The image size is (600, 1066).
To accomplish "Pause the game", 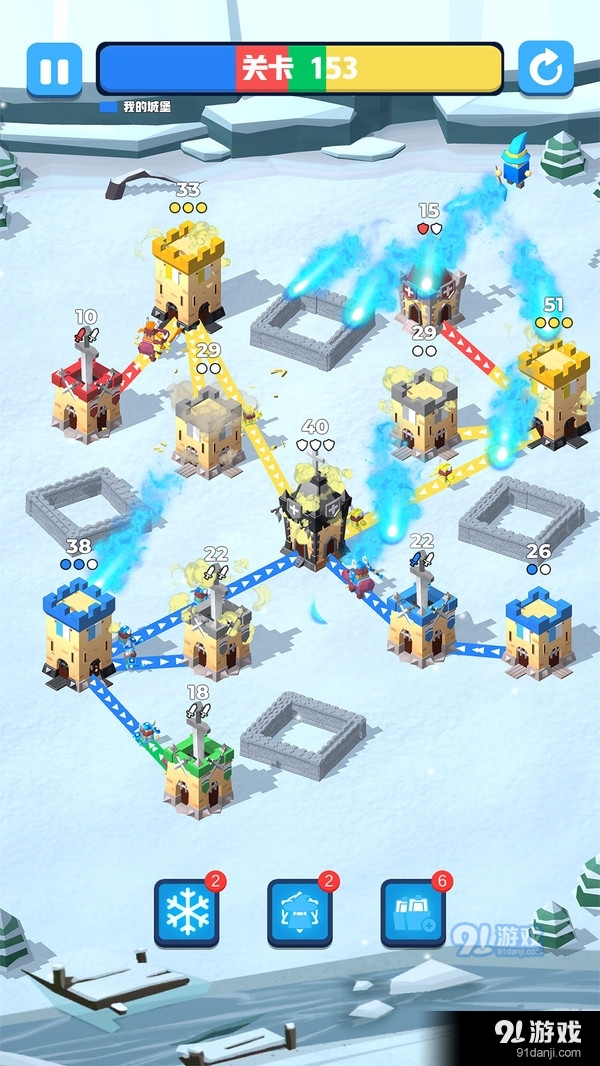I will (54, 69).
